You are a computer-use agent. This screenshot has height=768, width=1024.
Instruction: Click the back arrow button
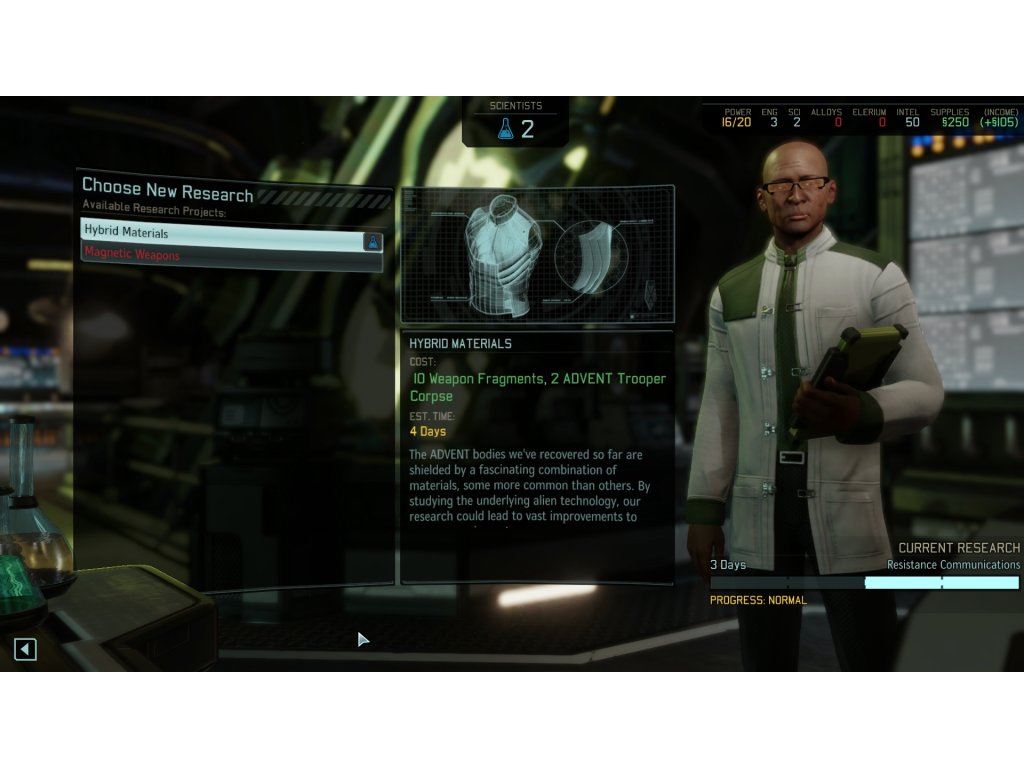click(25, 649)
